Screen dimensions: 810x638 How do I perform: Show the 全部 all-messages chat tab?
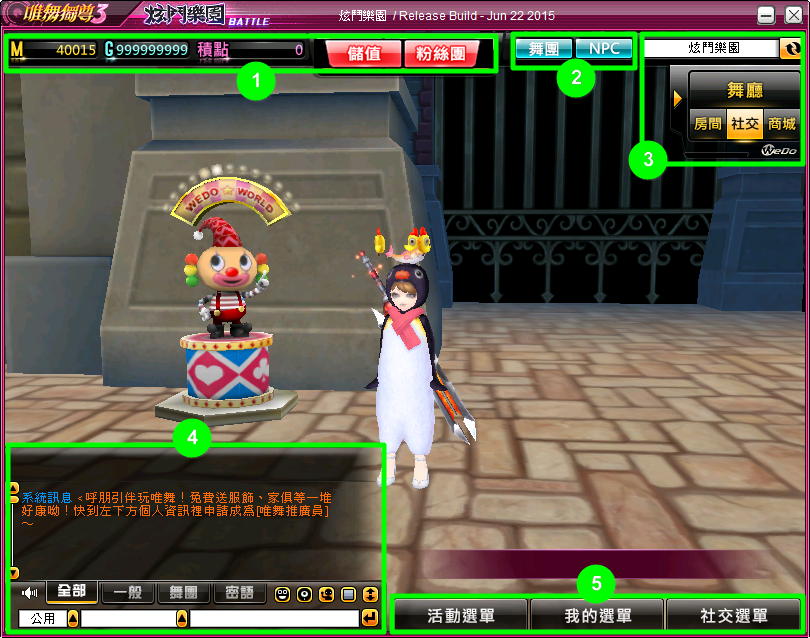pos(72,593)
